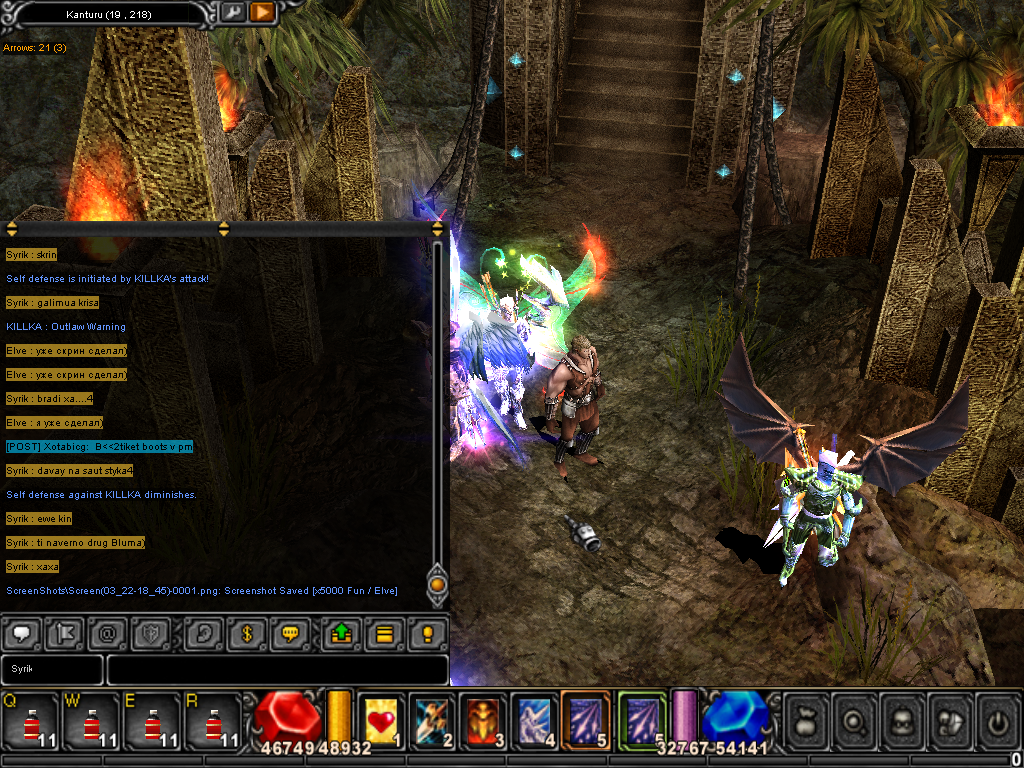This screenshot has width=1024, height=768.
Task: Activate the red armor skill numbered 3
Action: 485,720
